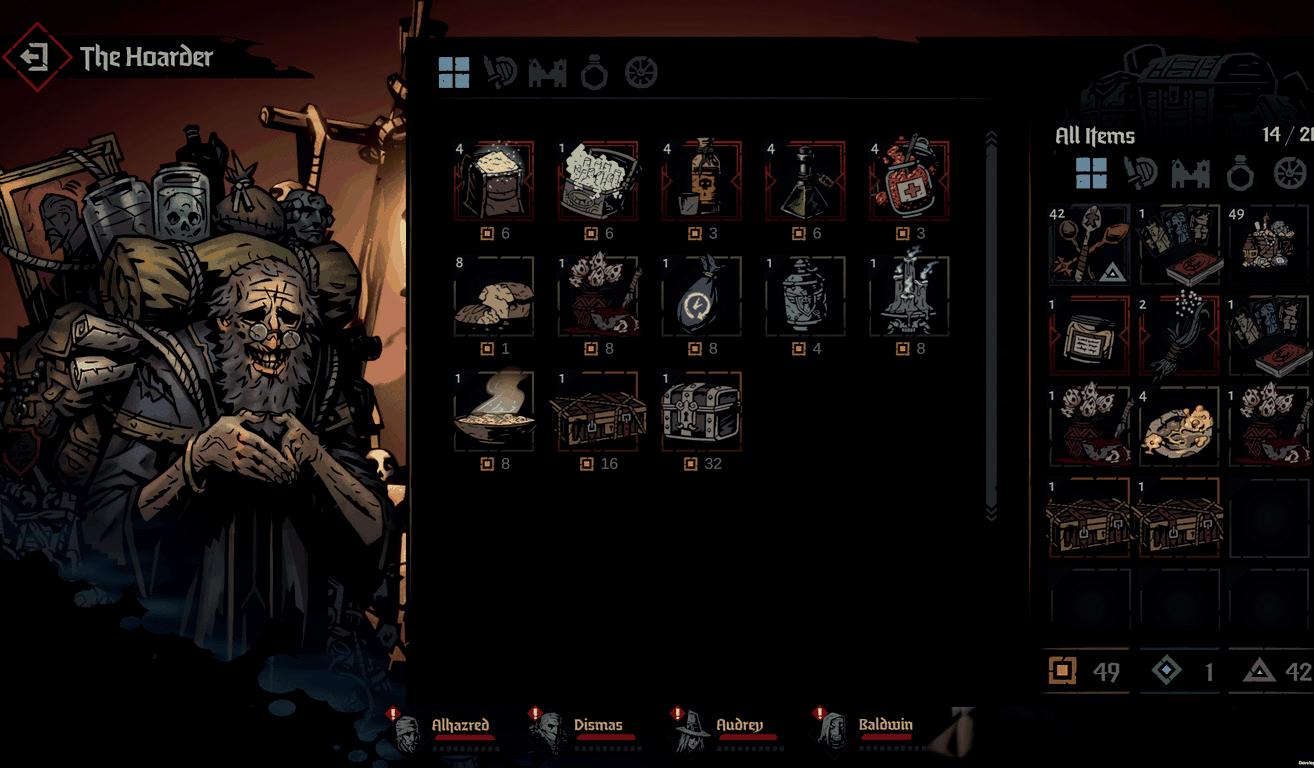This screenshot has width=1314, height=768.
Task: Show stagecoach wheel items in shop
Action: [x=641, y=72]
